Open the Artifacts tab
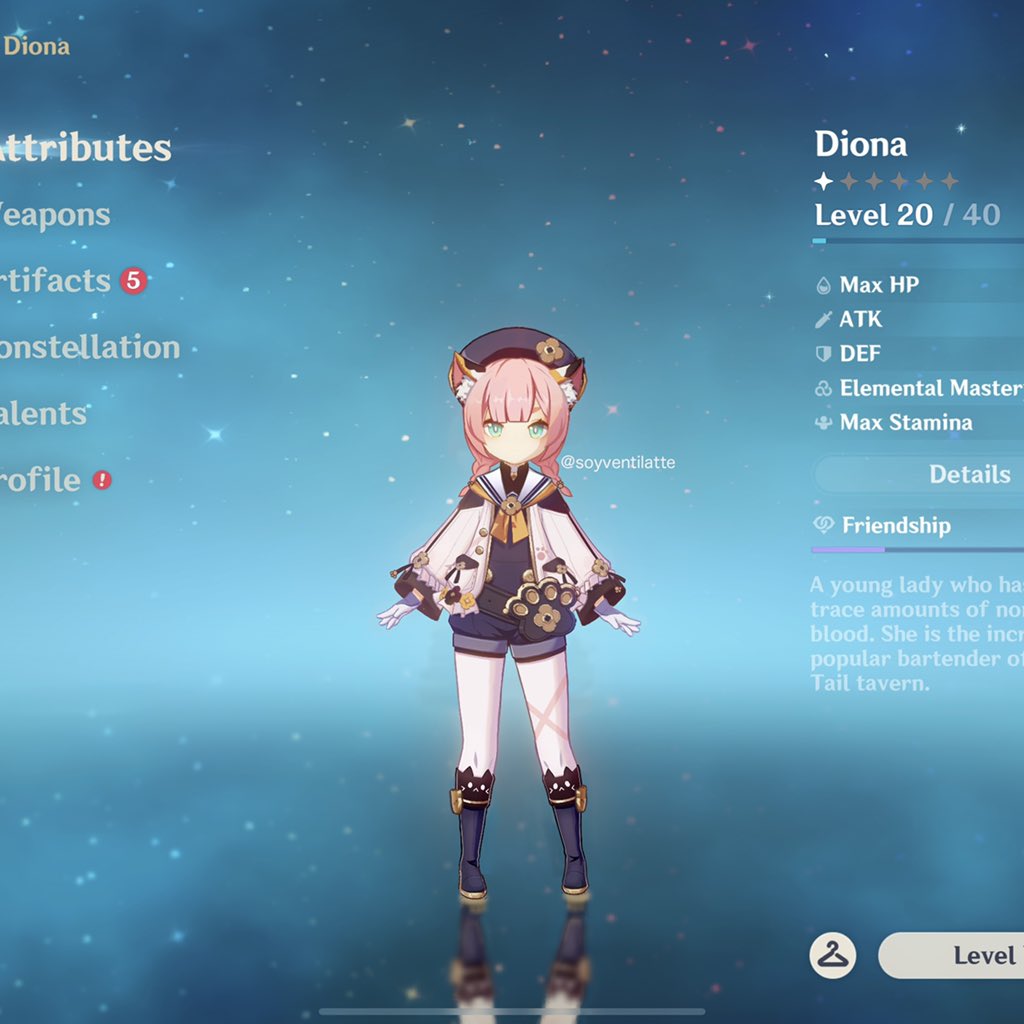The height and width of the screenshot is (1024, 1024). pyautogui.click(x=57, y=280)
